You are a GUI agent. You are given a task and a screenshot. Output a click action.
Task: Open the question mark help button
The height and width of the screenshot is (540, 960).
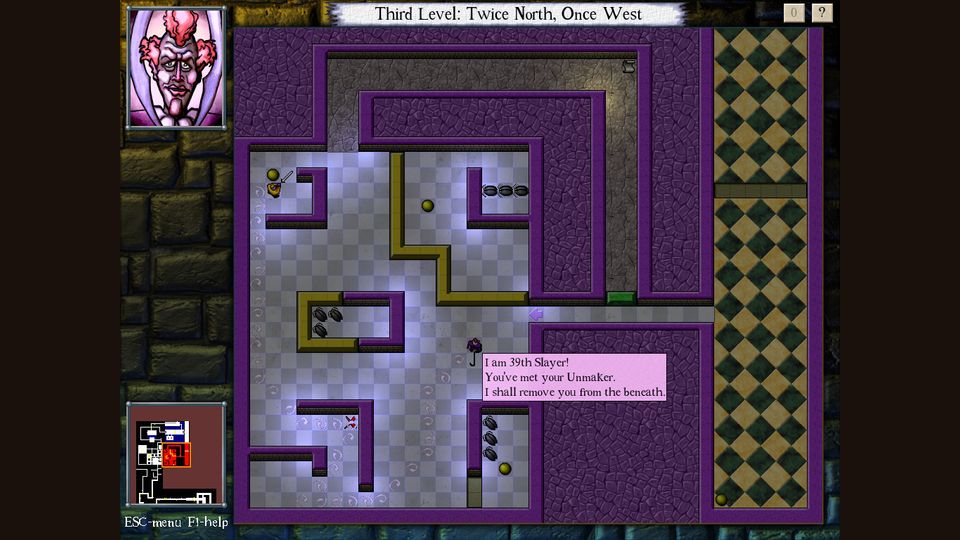pyautogui.click(x=822, y=13)
